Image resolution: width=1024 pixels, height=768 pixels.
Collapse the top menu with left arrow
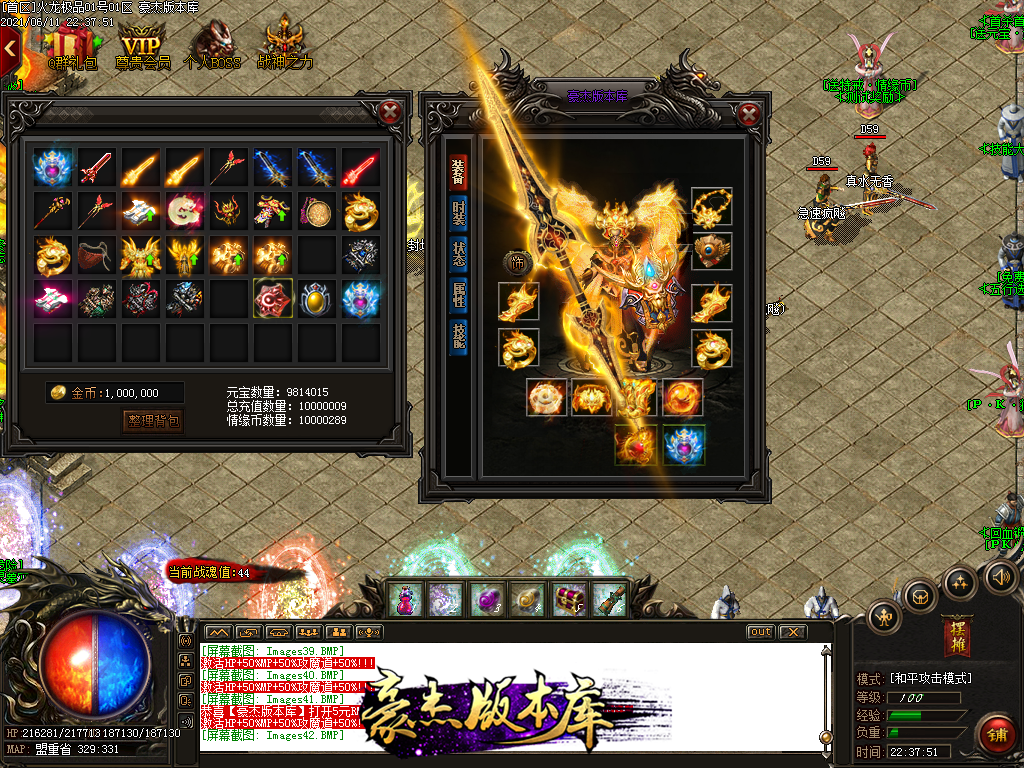pos(9,47)
